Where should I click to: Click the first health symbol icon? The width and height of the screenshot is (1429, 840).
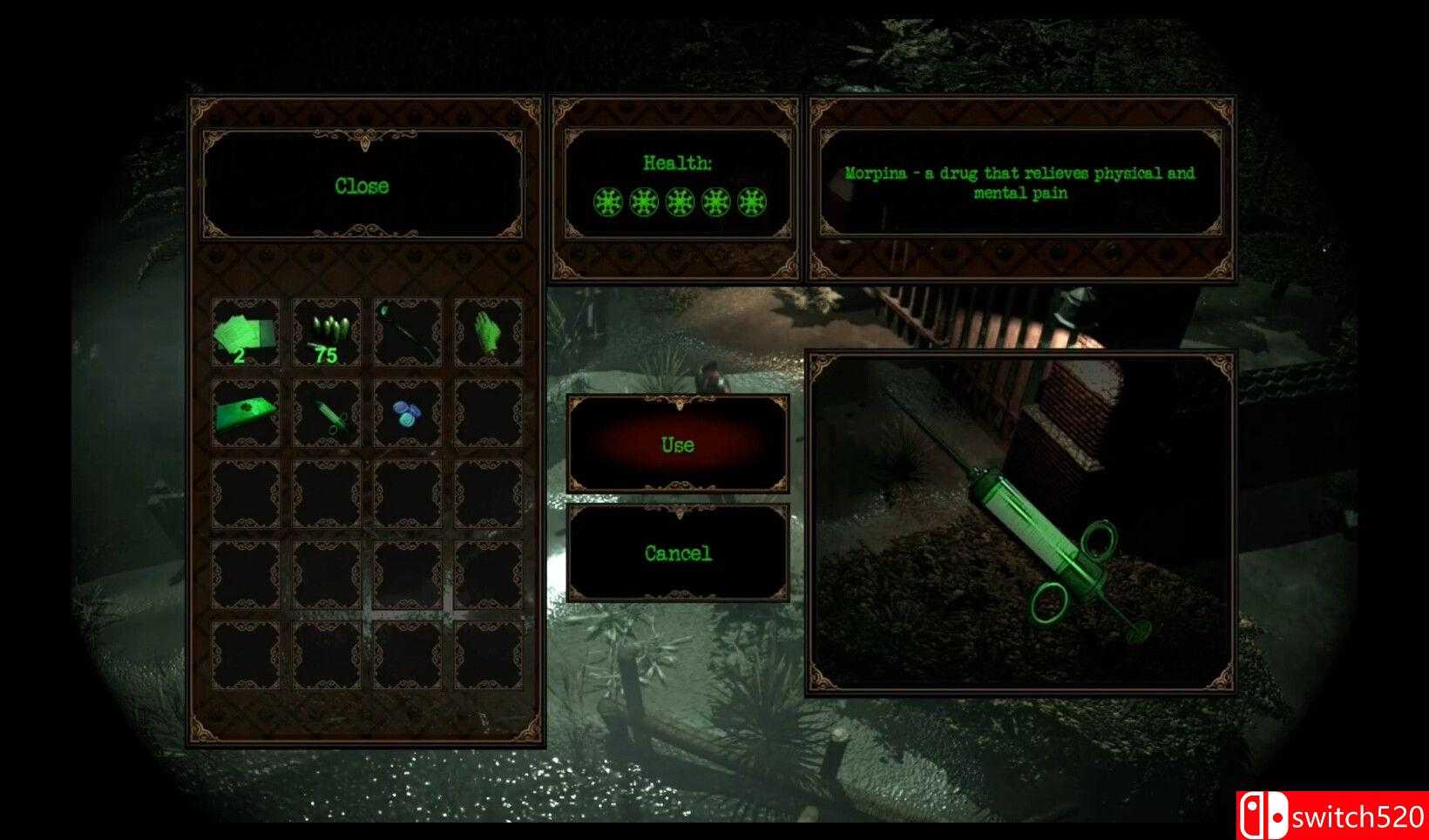click(x=607, y=202)
